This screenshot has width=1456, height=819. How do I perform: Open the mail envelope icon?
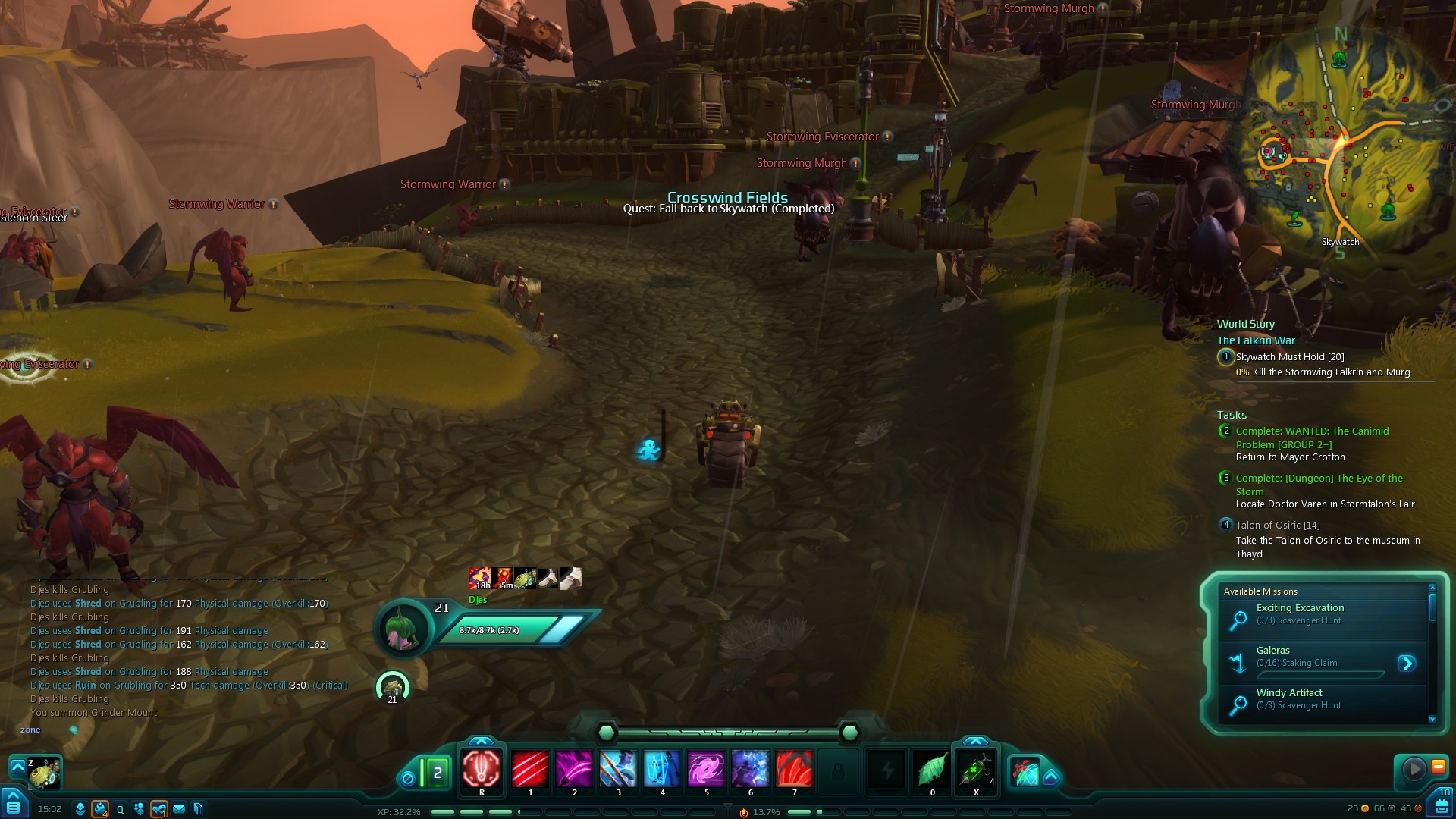click(179, 809)
